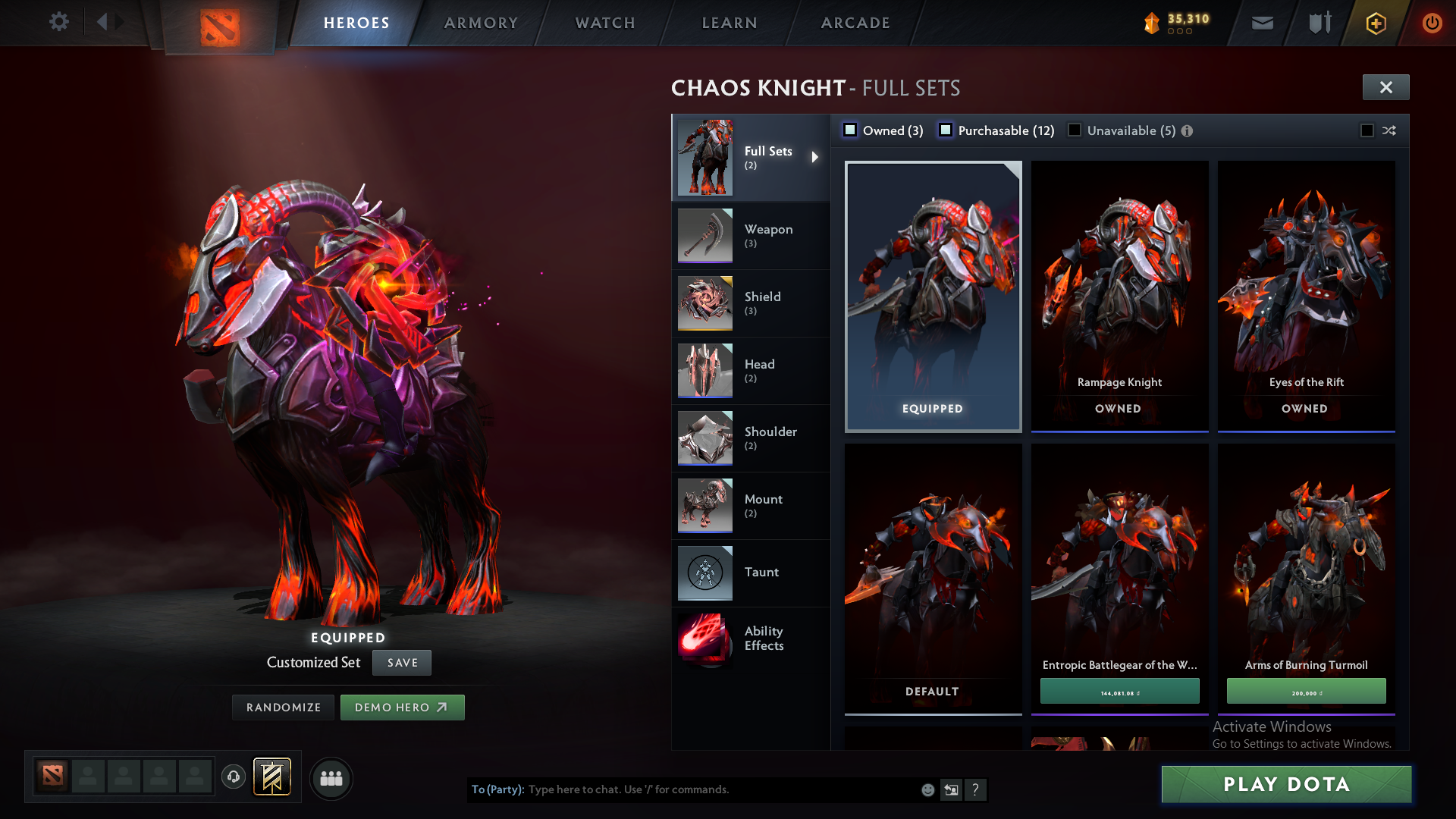The width and height of the screenshot is (1456, 819).
Task: Switch to the Watch tab
Action: click(605, 23)
